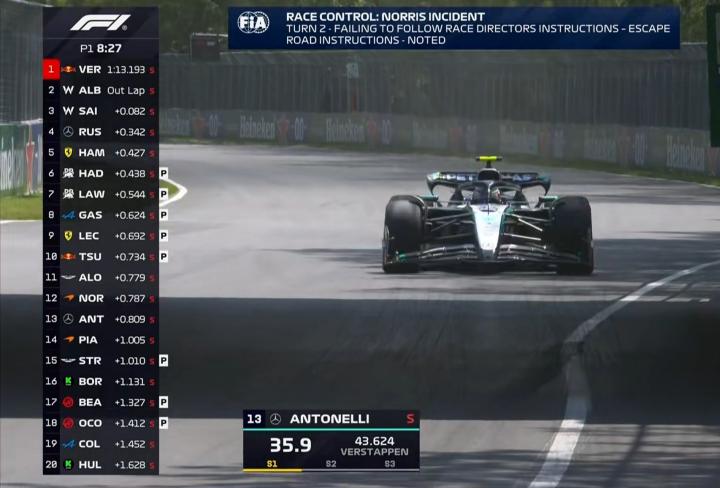Select Hamilton's HAM row

[100, 152]
